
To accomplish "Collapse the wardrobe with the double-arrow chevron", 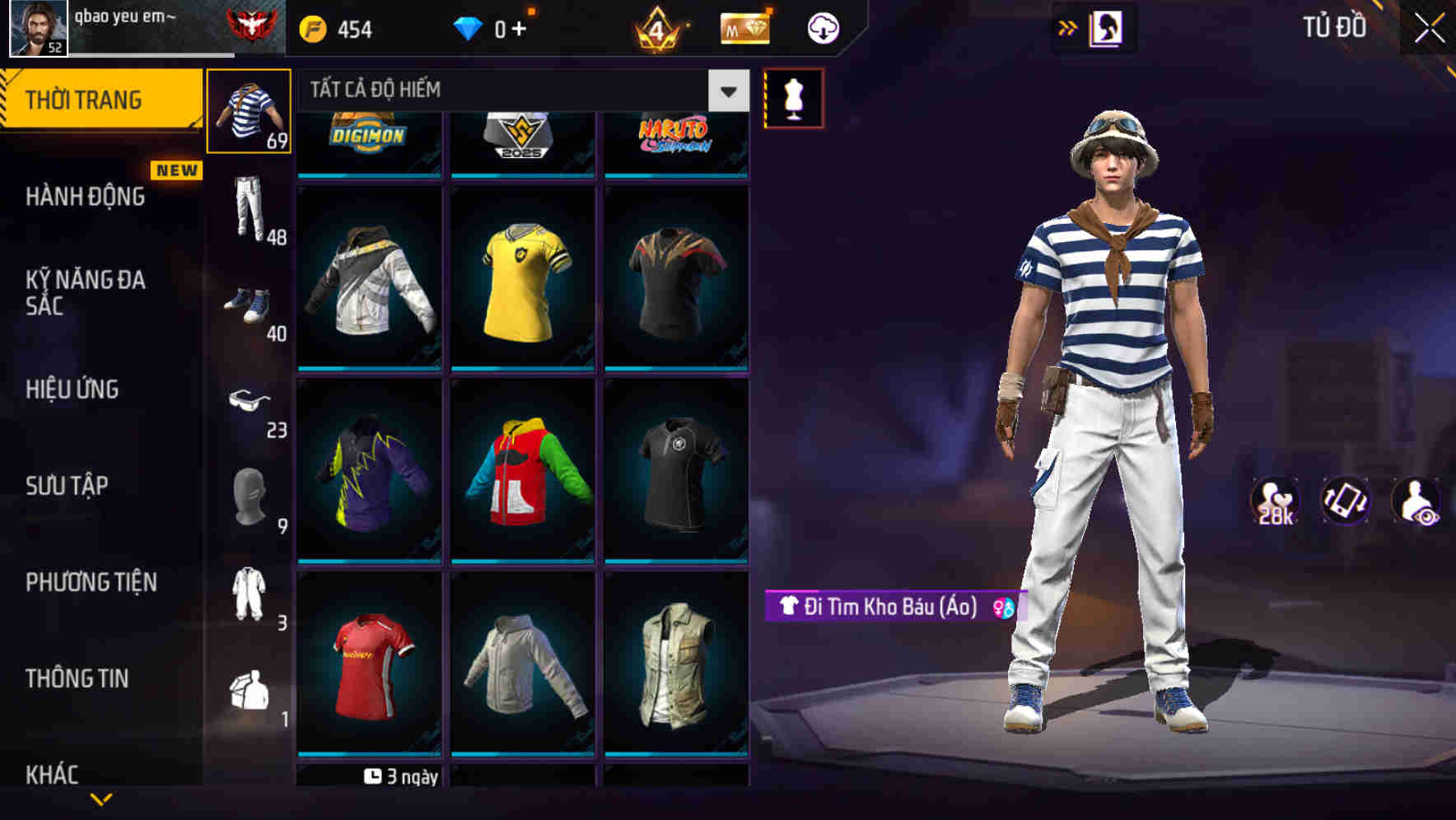I will click(x=1066, y=27).
